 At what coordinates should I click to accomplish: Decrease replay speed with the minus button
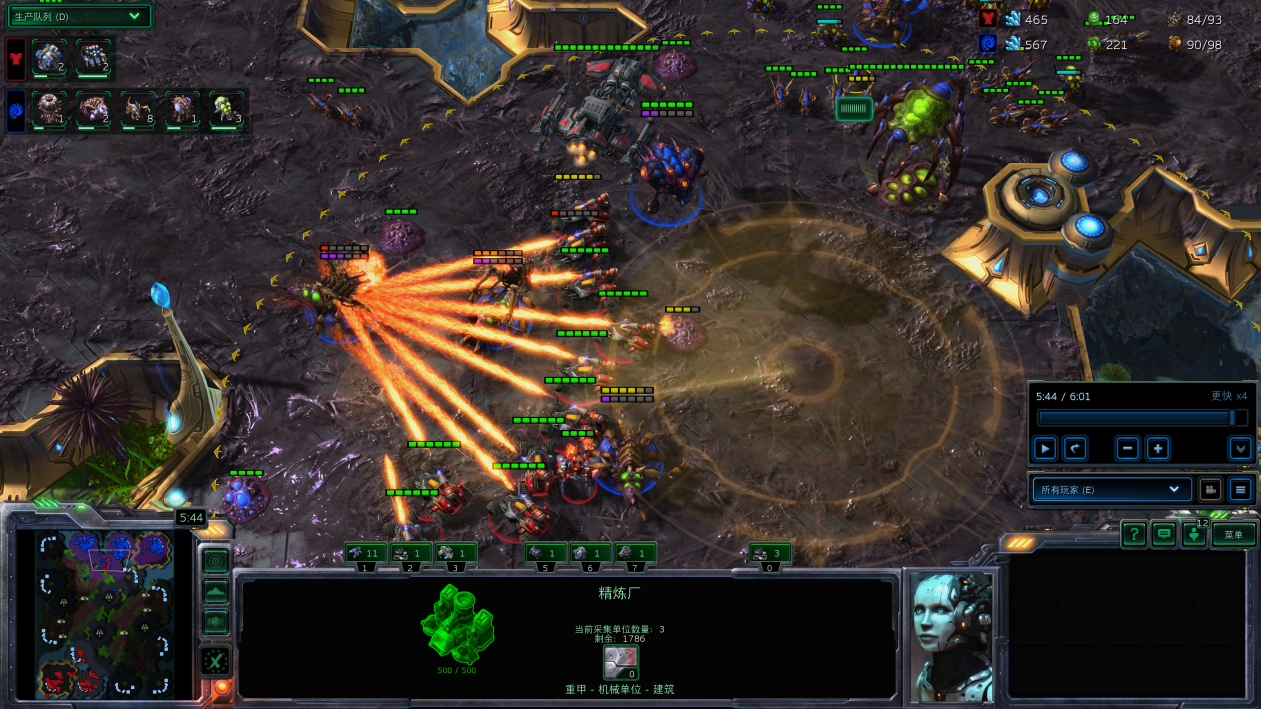(1128, 449)
